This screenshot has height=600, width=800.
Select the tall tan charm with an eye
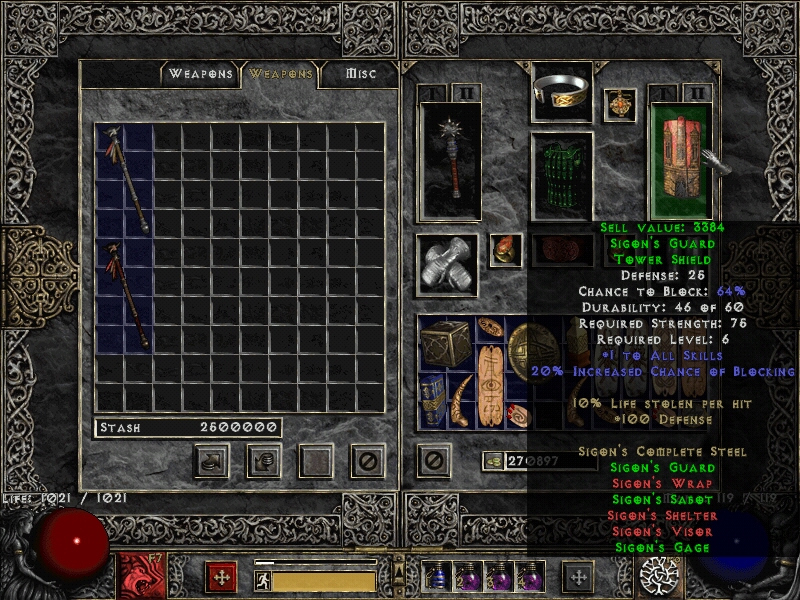(x=489, y=372)
